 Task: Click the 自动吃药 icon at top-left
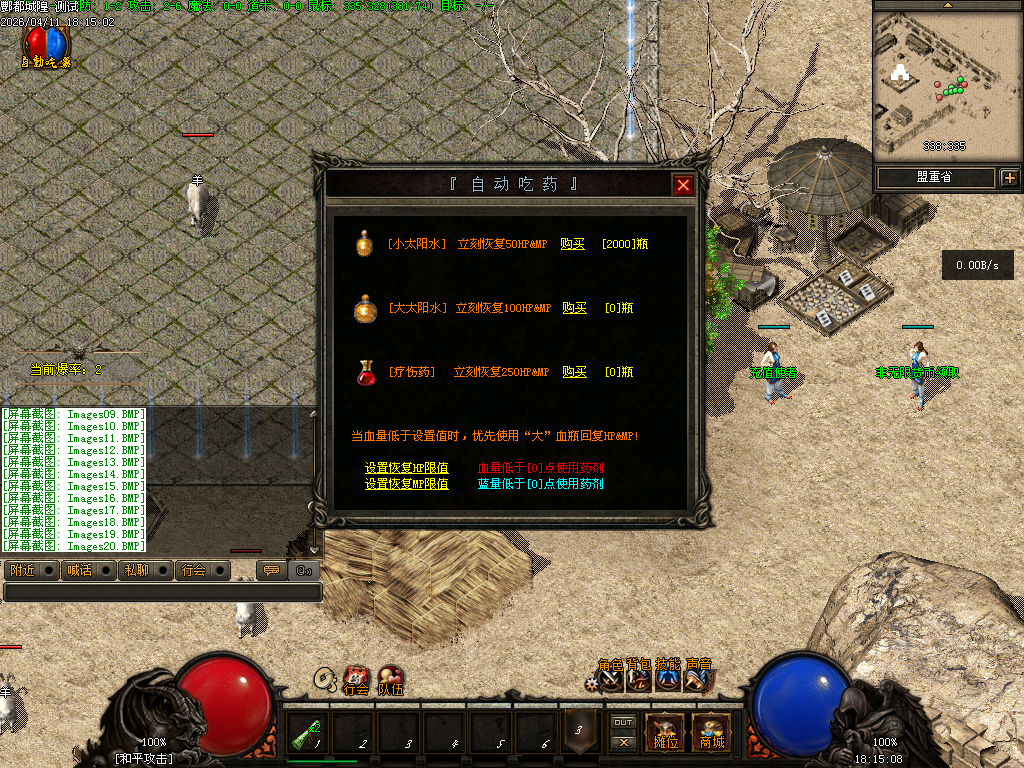click(x=46, y=45)
